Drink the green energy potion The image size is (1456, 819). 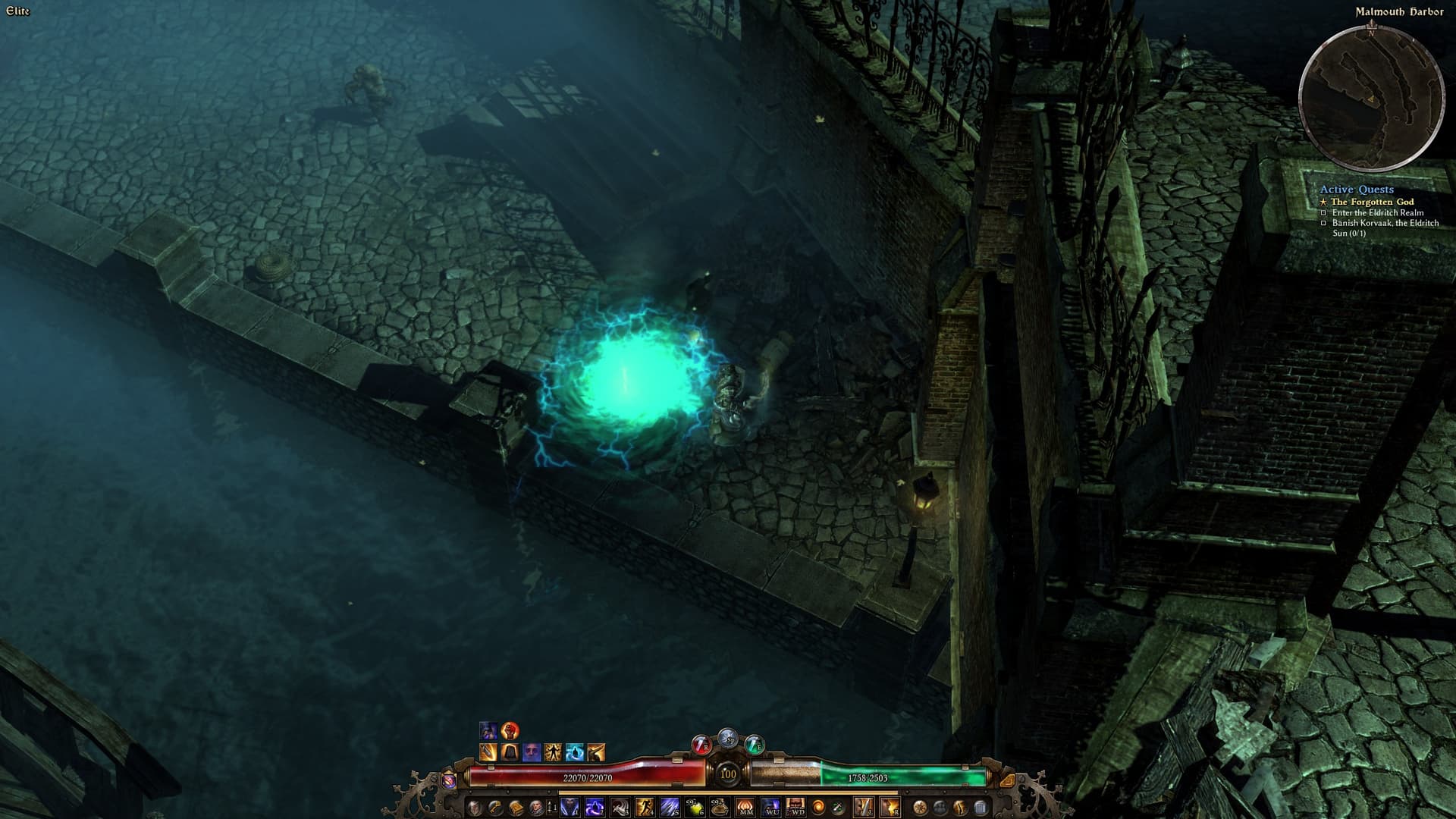click(x=755, y=744)
